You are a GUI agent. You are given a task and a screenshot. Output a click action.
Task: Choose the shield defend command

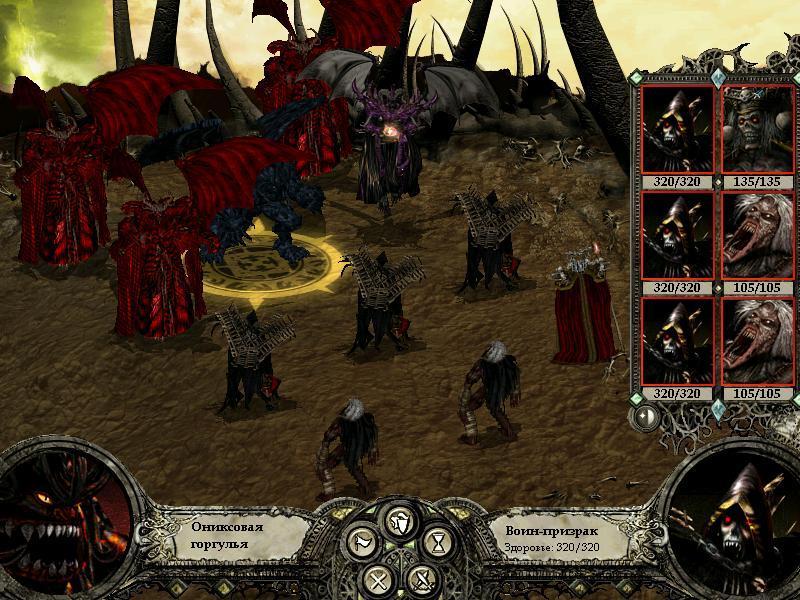pyautogui.click(x=400, y=520)
